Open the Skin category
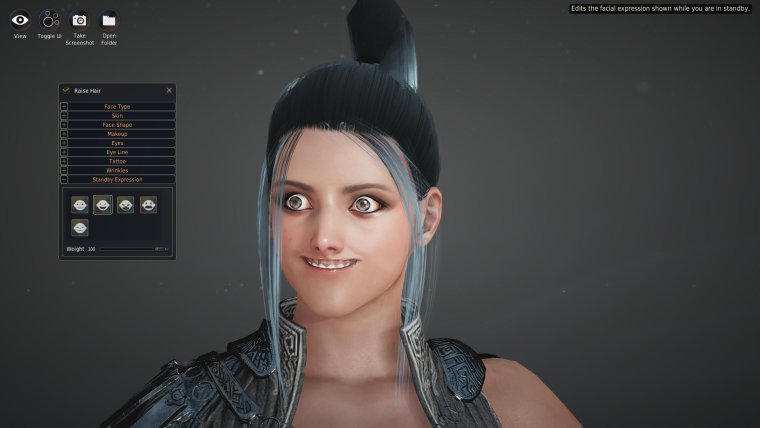The width and height of the screenshot is (760, 428). point(117,115)
